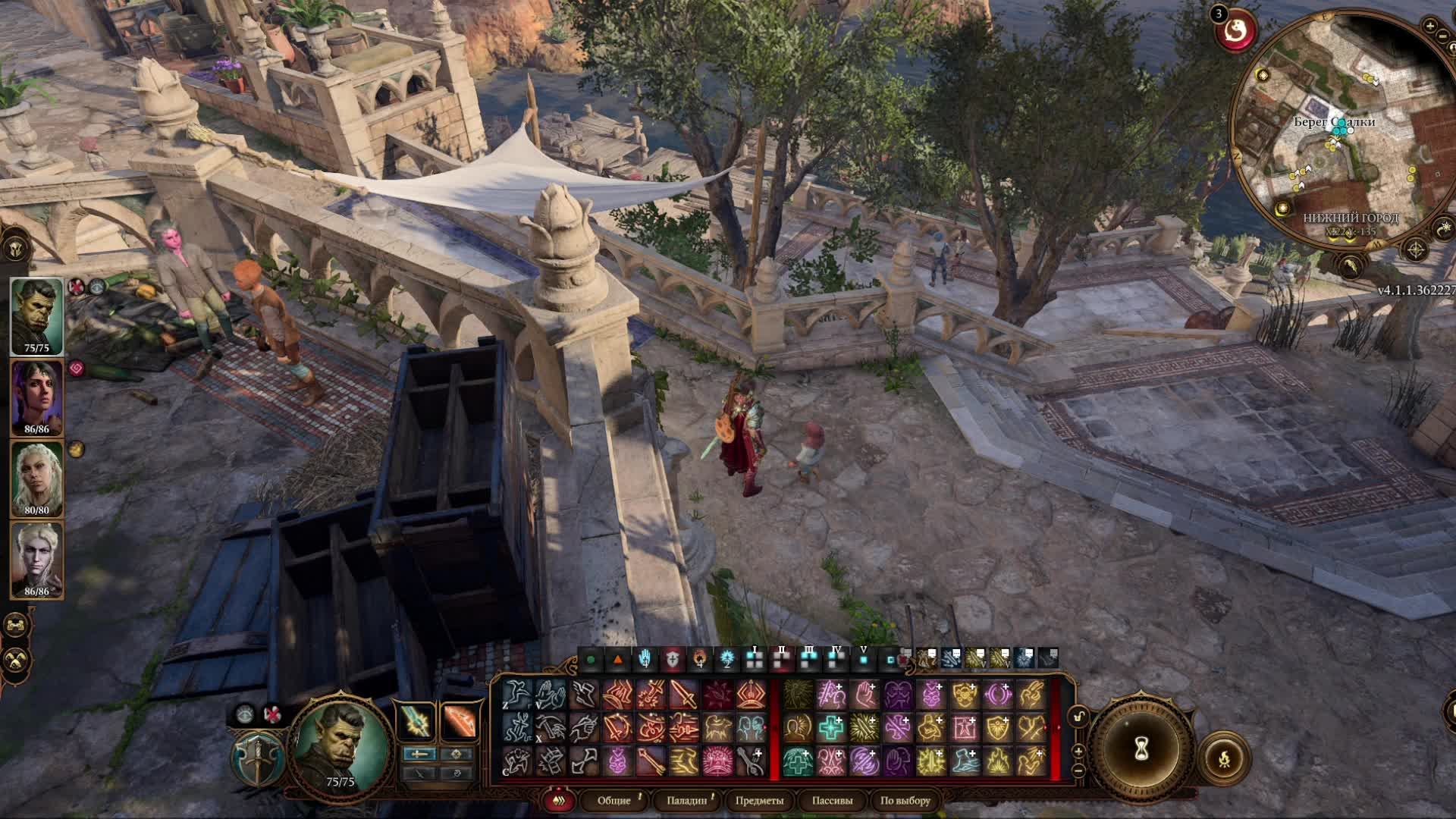Choose the blonde-braided companion portrait

(x=36, y=479)
